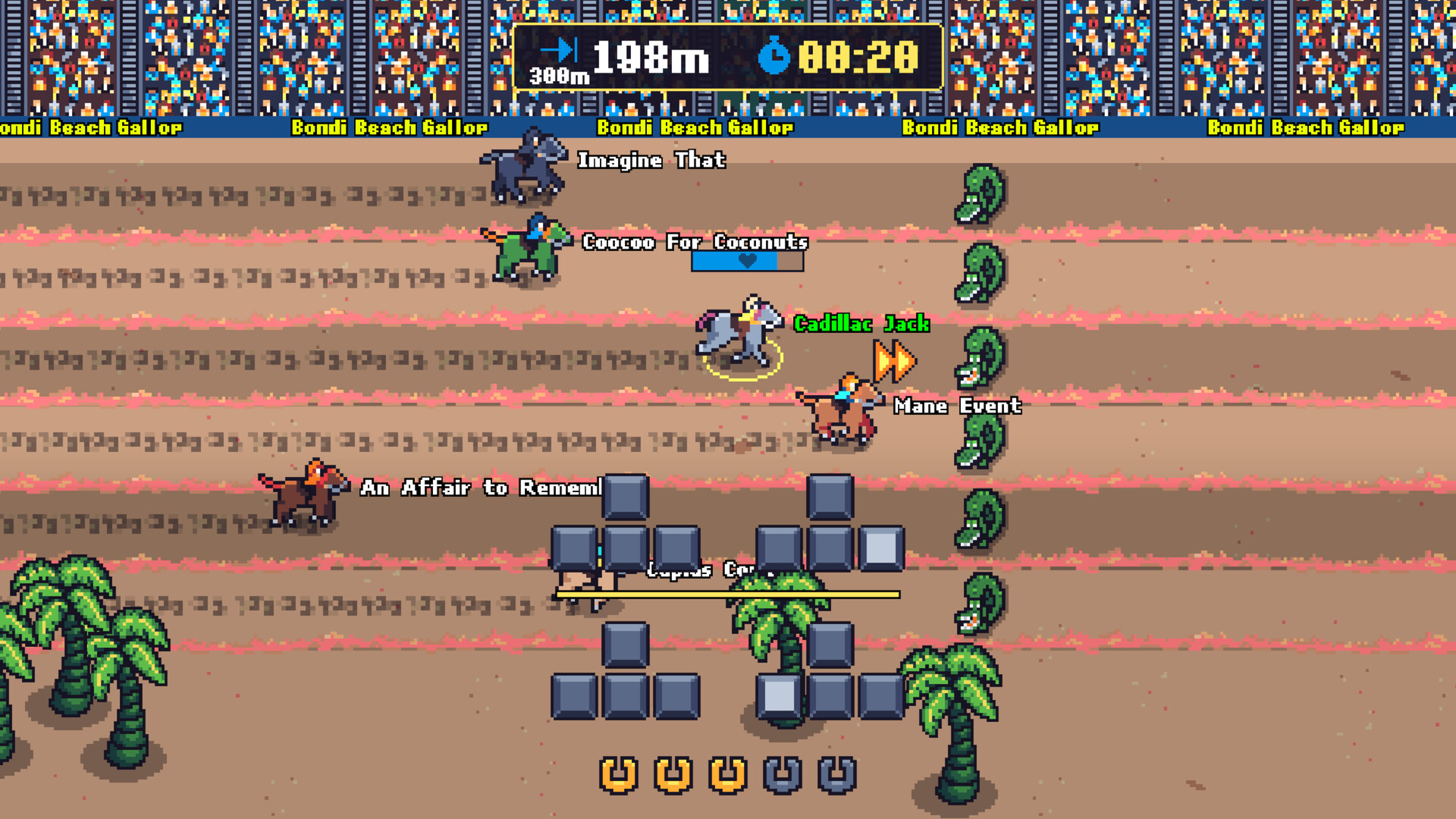Click the heart stamina bar under Coocoo For Coconuts
Image resolution: width=1456 pixels, height=819 pixels.
pyautogui.click(x=745, y=264)
